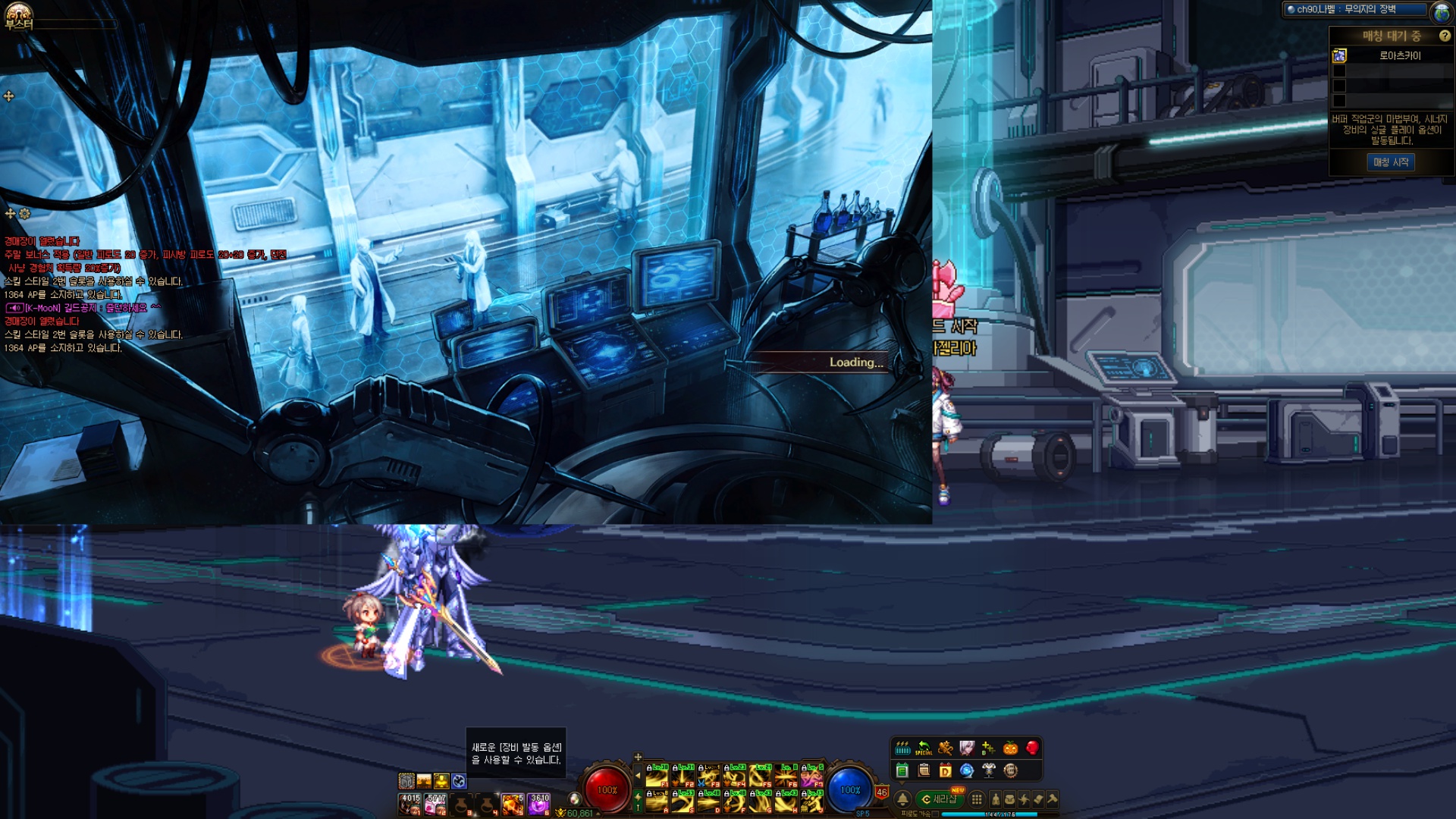Open the nine-dot grid menu button
This screenshot has height=819, width=1456.
[x=977, y=799]
